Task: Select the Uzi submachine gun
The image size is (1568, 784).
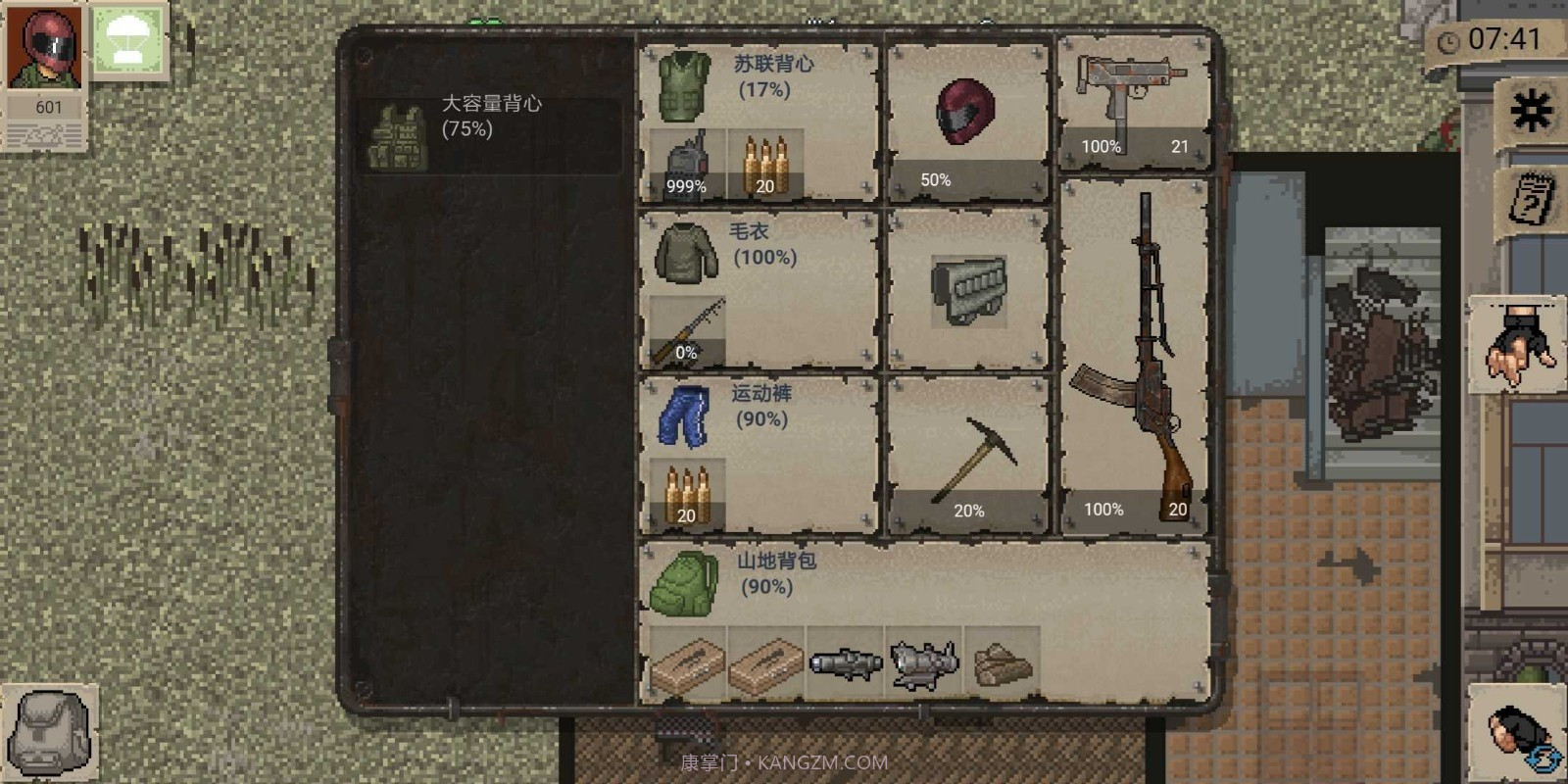Action: tap(1132, 93)
